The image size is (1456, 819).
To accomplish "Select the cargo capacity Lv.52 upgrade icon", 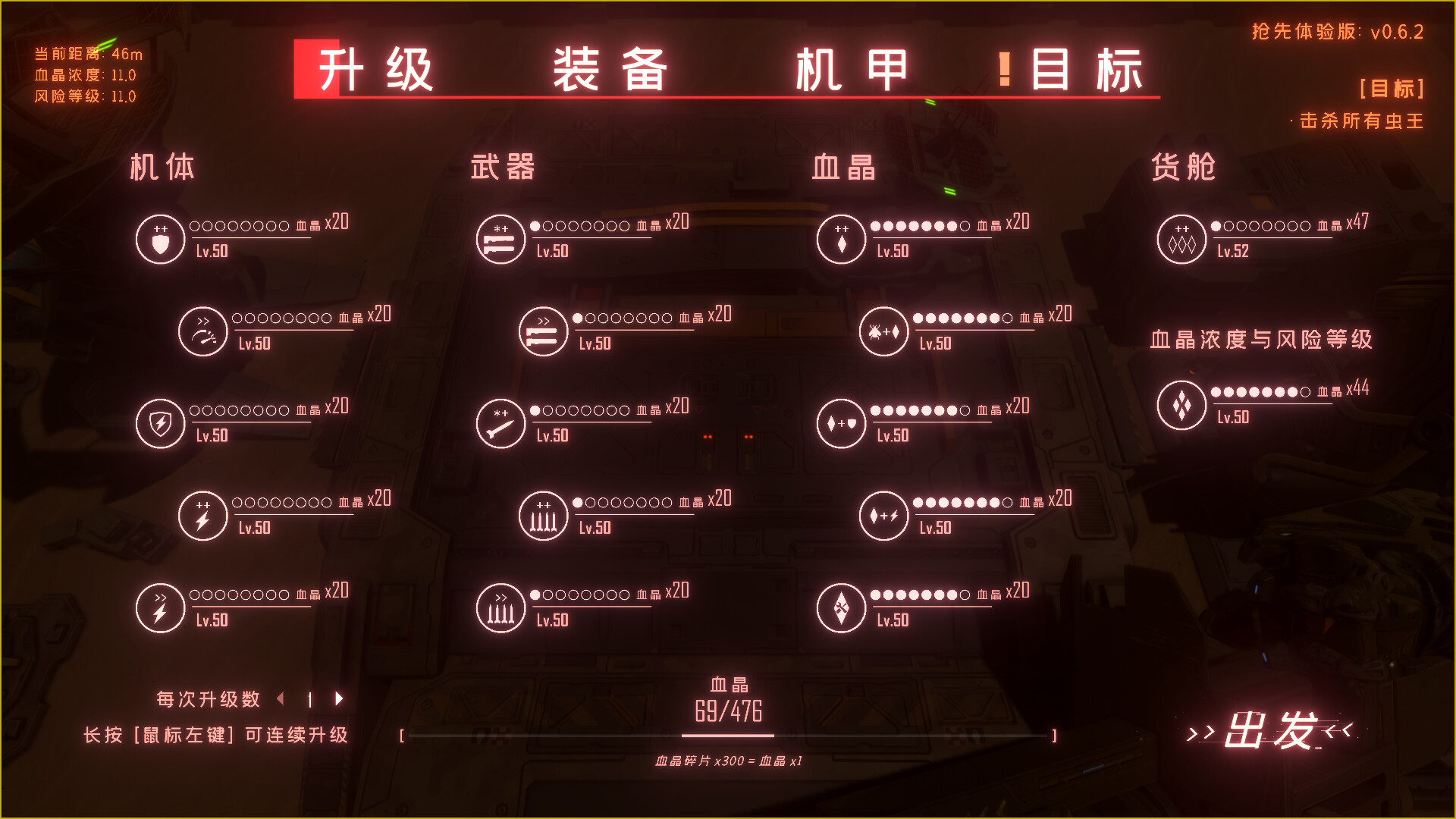I will [x=1181, y=239].
